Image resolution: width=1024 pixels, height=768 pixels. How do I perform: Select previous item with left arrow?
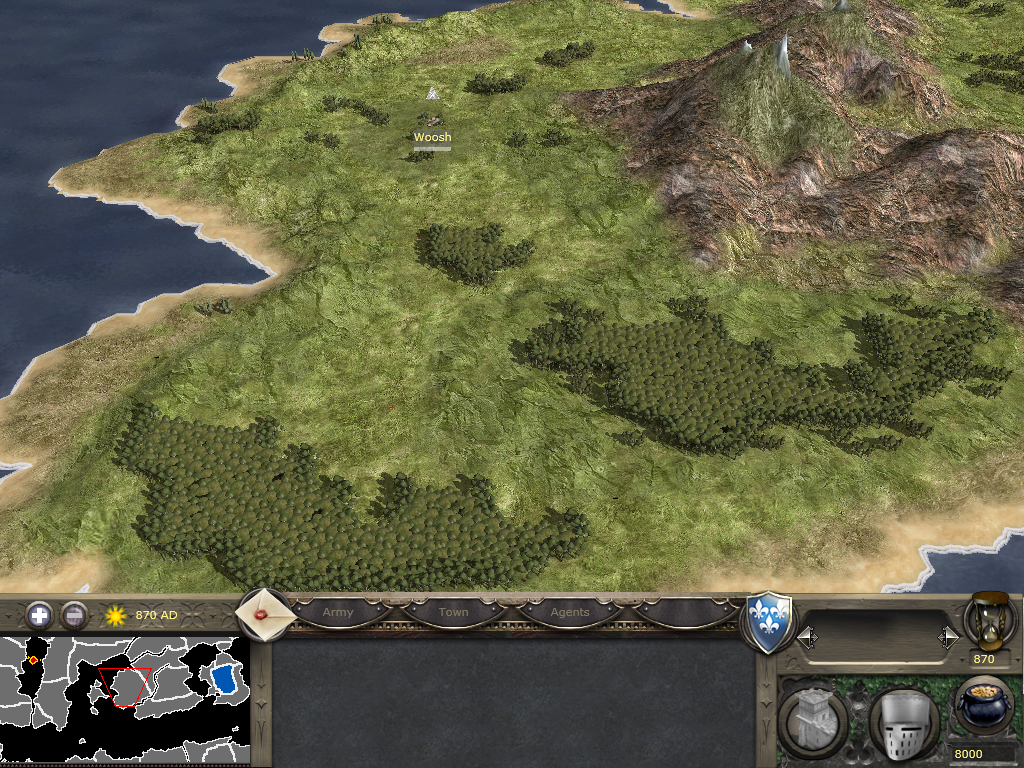(x=805, y=636)
